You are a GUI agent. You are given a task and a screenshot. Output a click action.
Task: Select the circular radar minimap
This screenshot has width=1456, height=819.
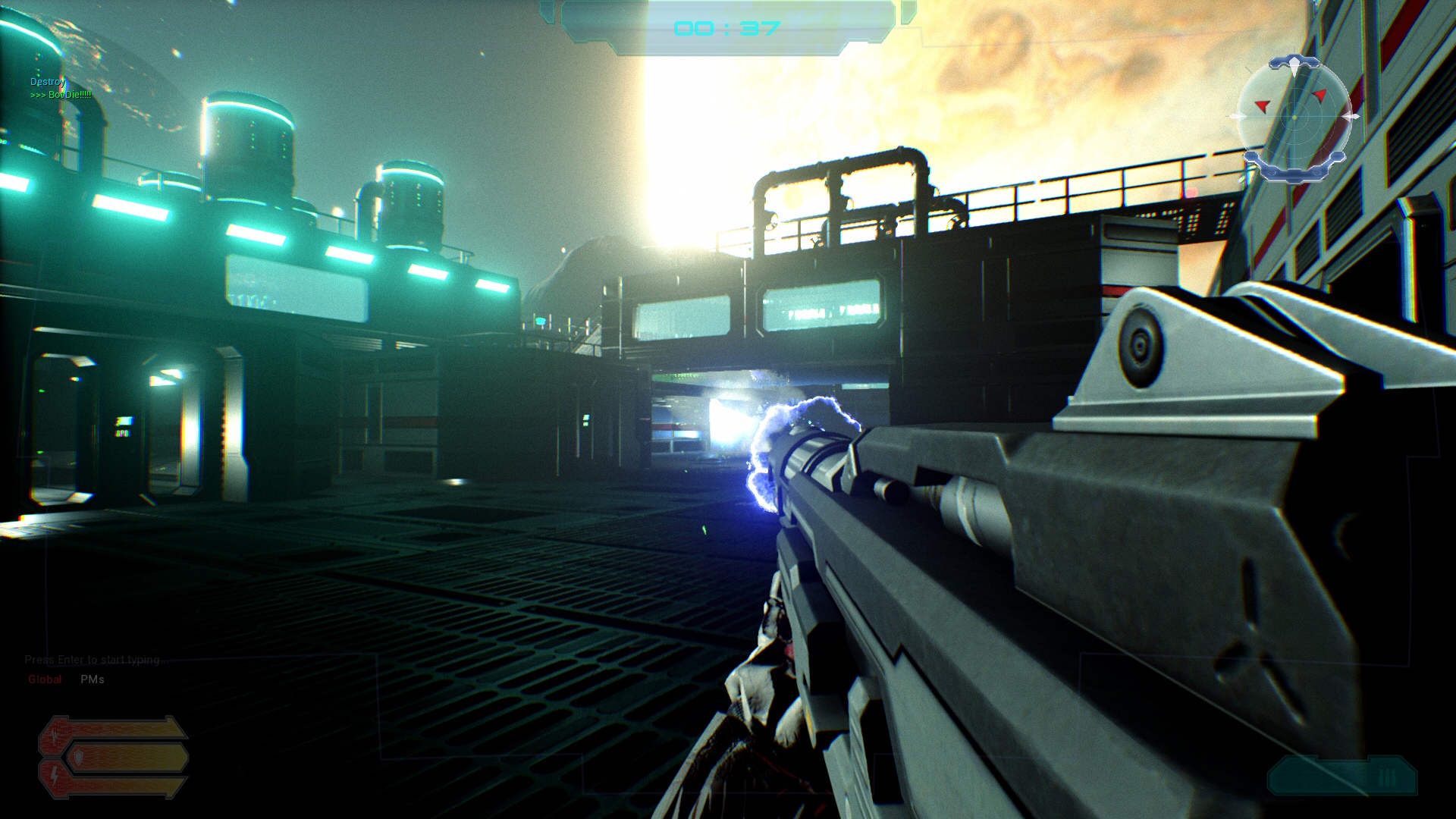[x=1294, y=117]
